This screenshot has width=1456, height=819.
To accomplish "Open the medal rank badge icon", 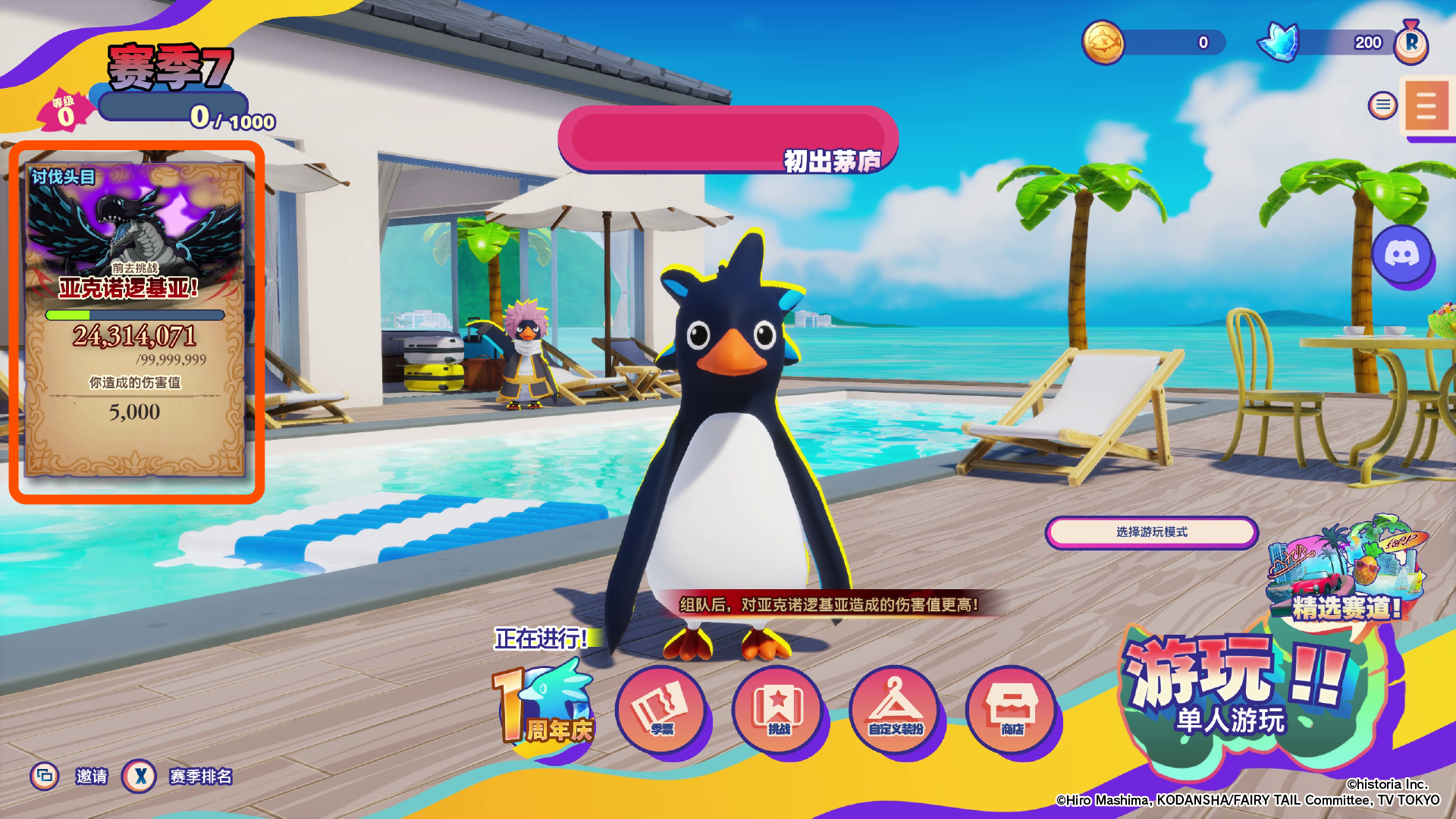I will [1411, 42].
